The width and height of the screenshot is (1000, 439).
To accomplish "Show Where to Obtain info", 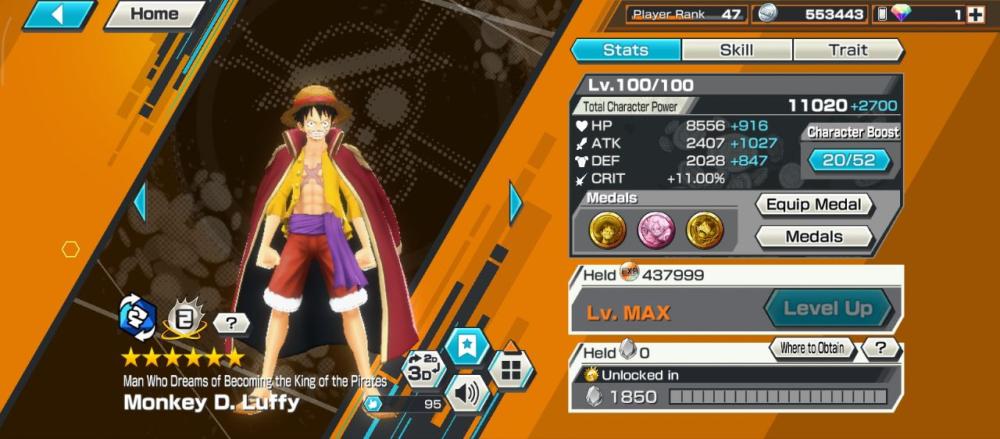I will [x=813, y=349].
